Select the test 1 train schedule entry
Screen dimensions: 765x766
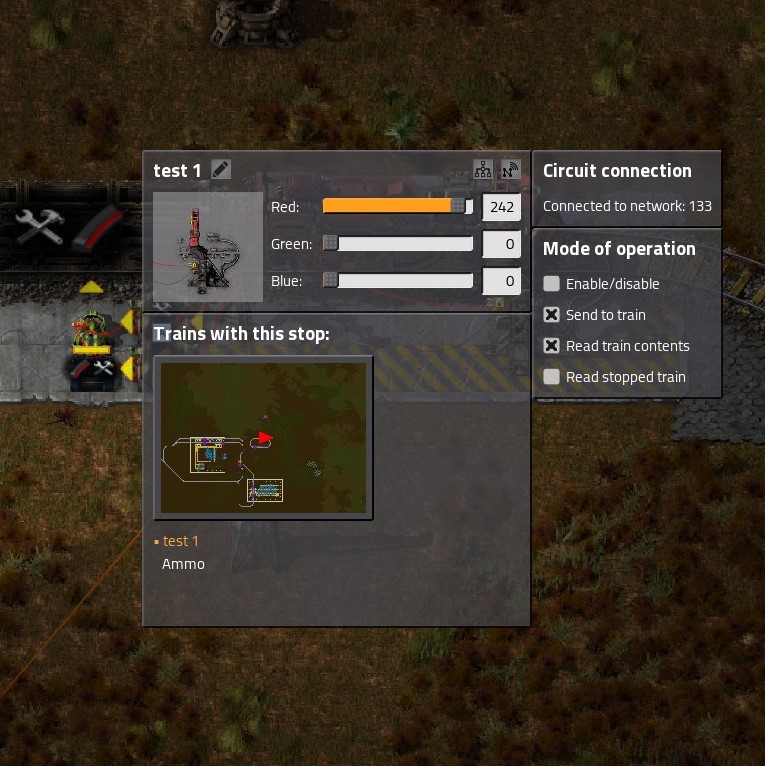point(181,541)
